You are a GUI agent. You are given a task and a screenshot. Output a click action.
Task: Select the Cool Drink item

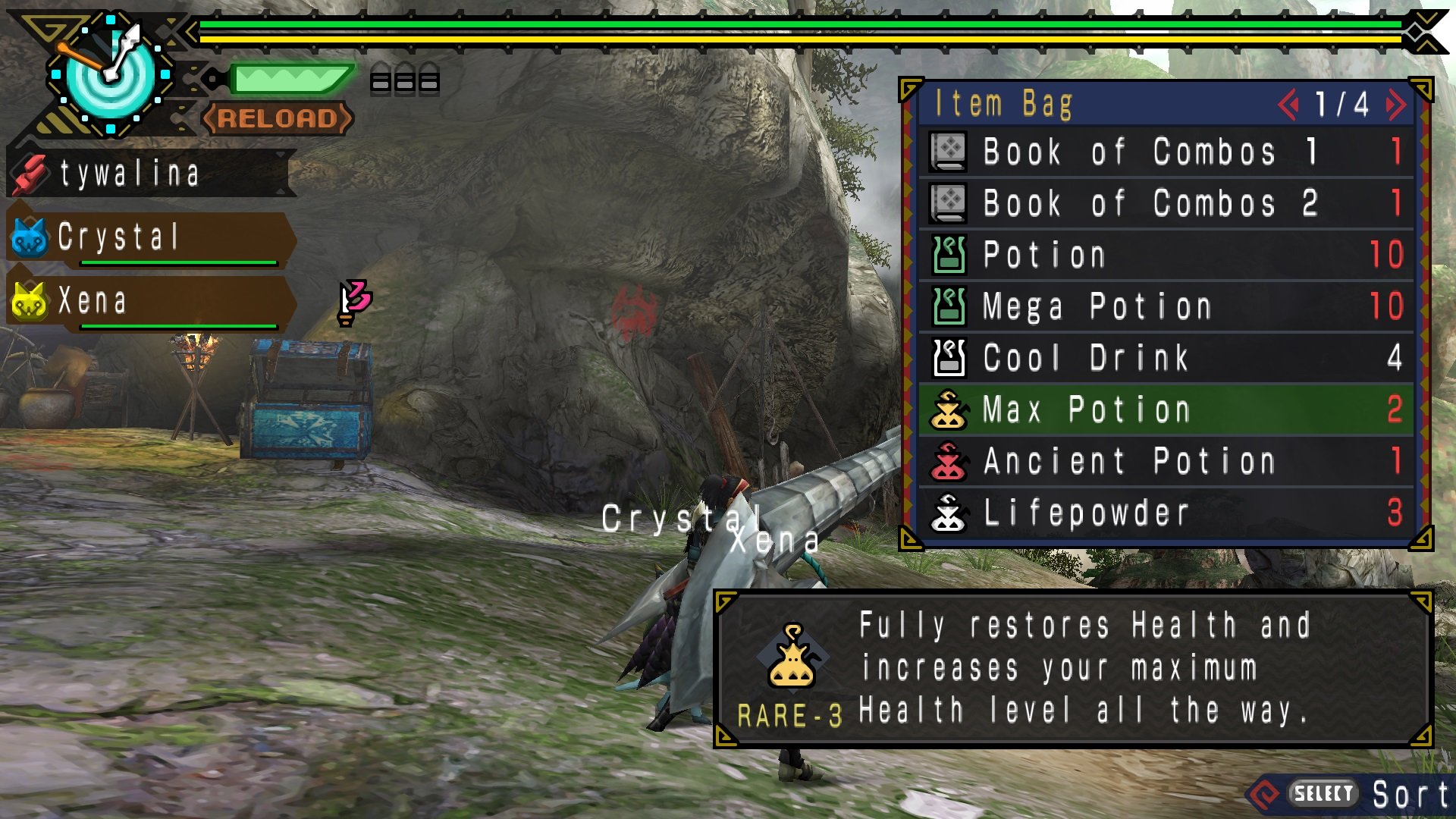tap(1166, 358)
